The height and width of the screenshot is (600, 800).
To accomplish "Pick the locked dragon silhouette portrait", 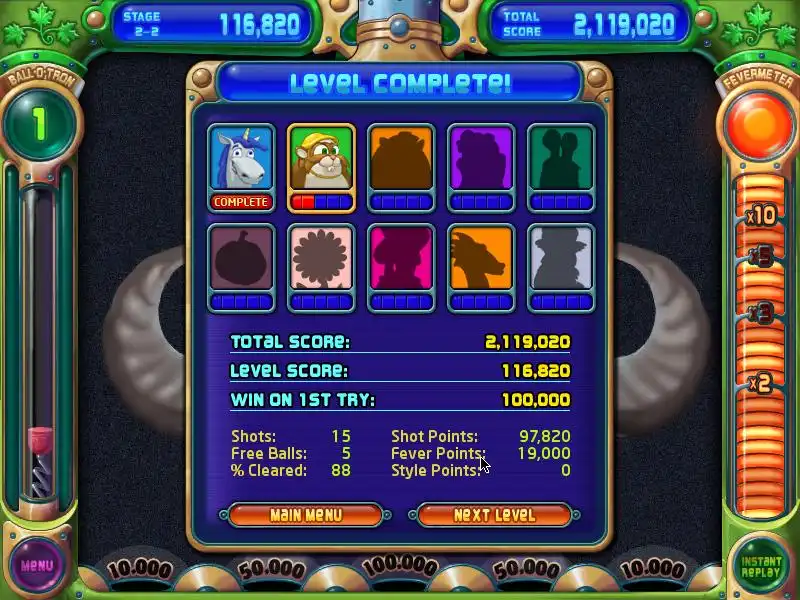I will click(x=481, y=258).
